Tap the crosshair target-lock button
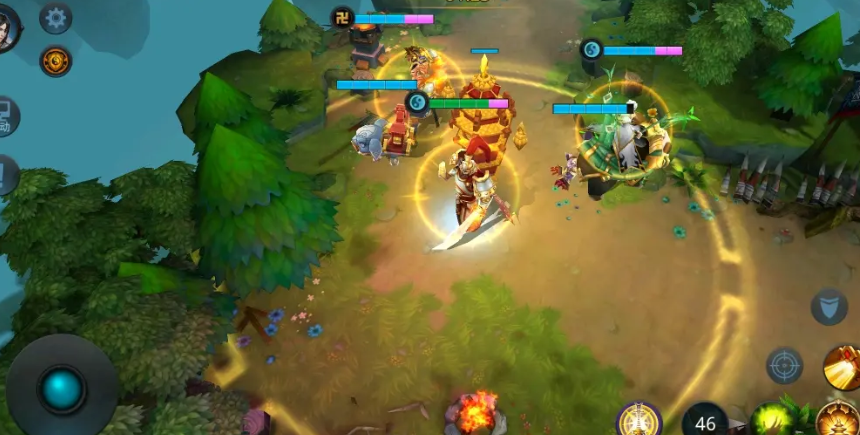This screenshot has height=435, width=860. 784,365
